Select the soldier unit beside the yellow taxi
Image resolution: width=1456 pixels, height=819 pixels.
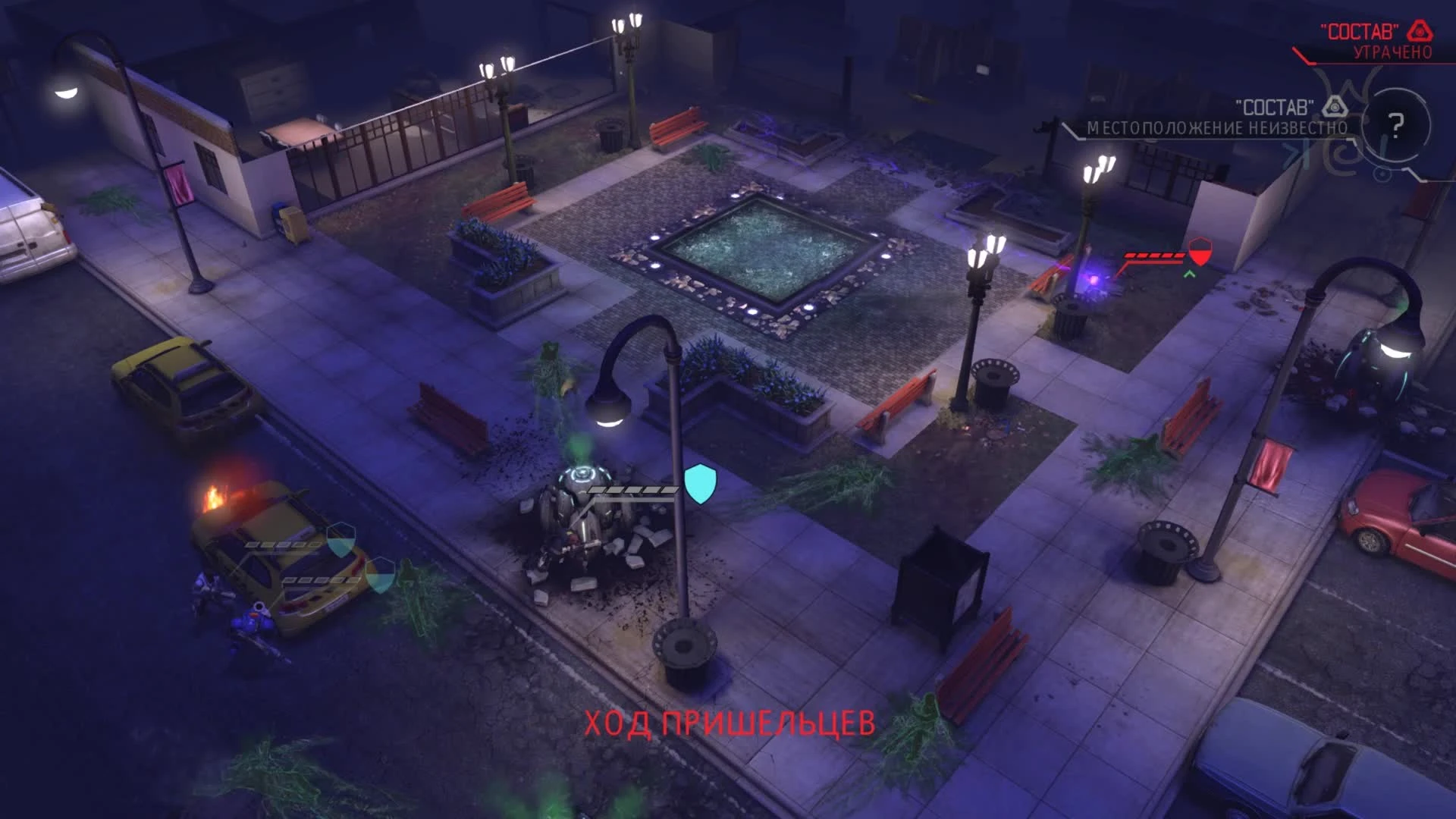point(253,620)
